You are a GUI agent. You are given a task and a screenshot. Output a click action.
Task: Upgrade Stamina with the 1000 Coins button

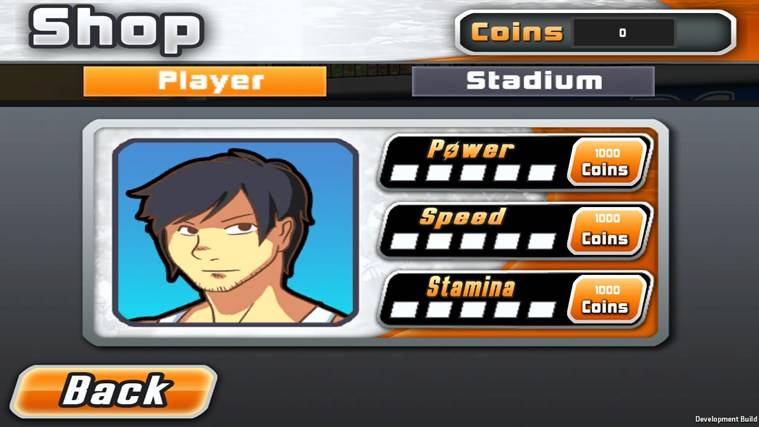(x=605, y=299)
